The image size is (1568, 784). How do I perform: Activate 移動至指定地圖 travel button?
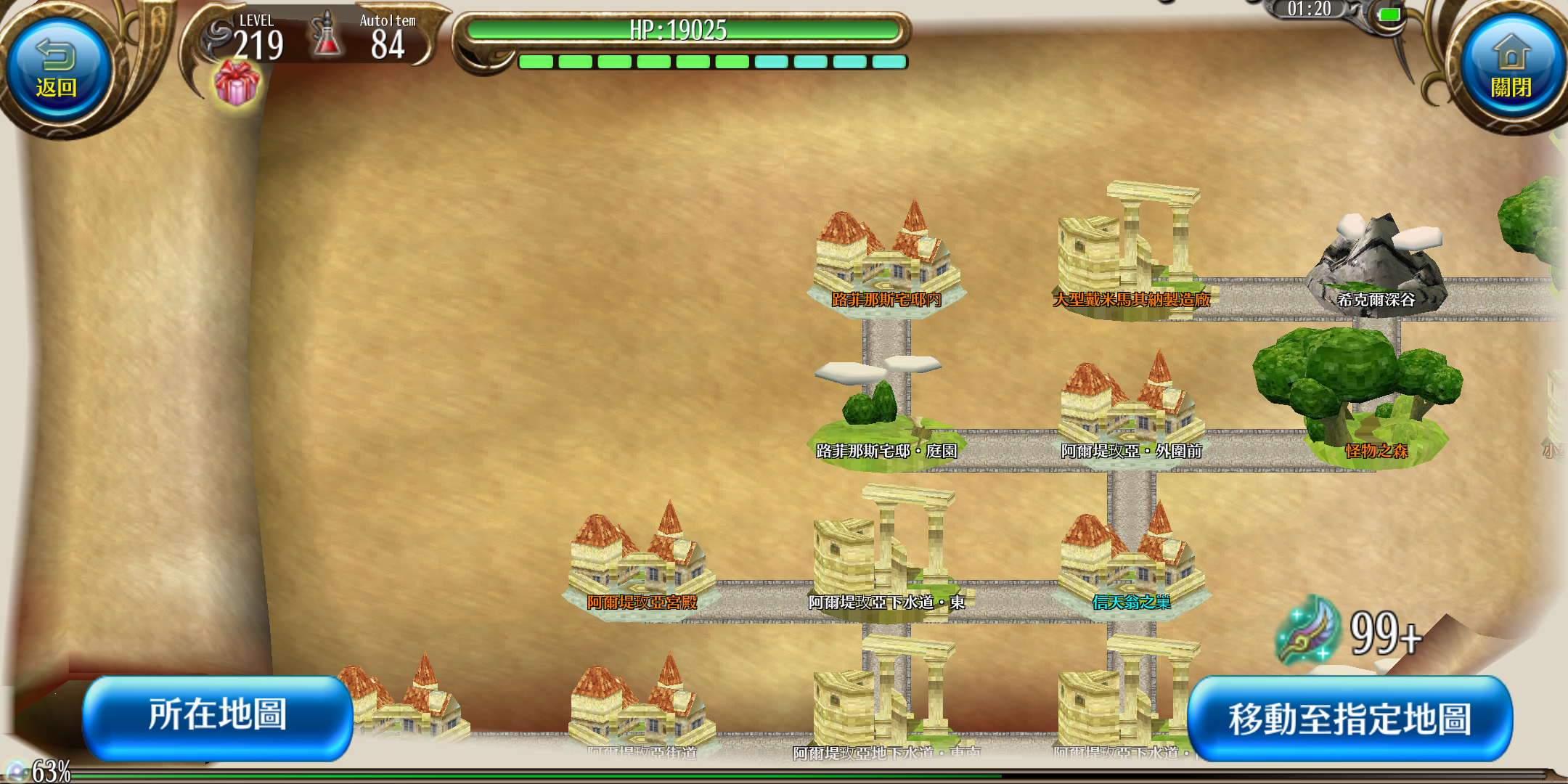coord(1349,719)
